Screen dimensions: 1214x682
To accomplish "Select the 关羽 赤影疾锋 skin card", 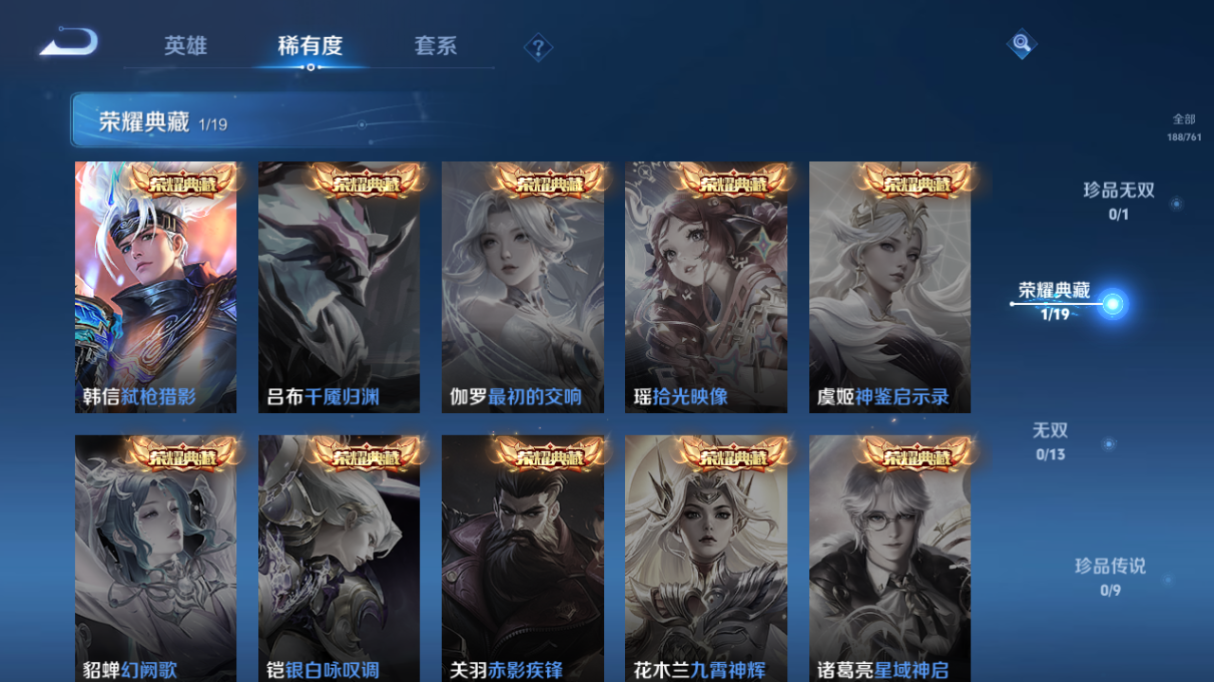I will click(x=522, y=558).
